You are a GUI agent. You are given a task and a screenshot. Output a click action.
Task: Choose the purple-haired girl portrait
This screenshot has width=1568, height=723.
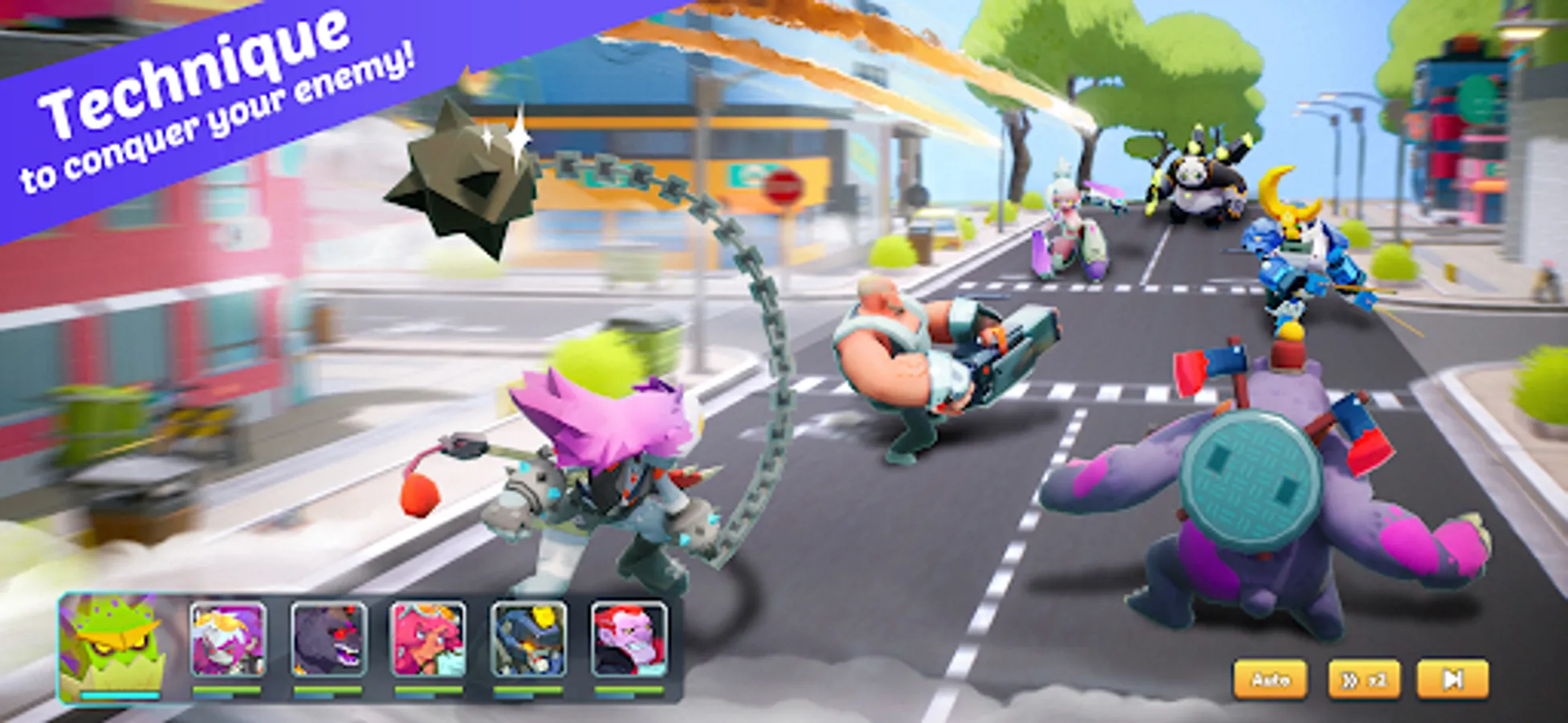tap(228, 639)
